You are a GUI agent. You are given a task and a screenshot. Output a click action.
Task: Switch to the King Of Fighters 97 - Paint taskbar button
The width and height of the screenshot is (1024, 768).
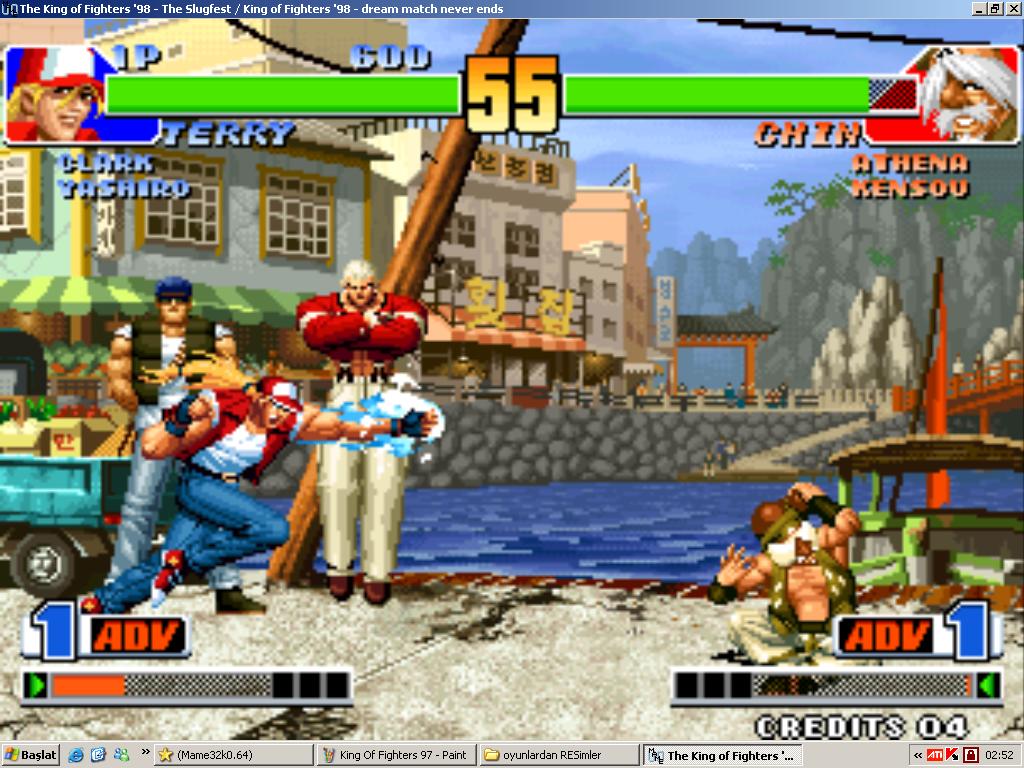click(x=396, y=755)
